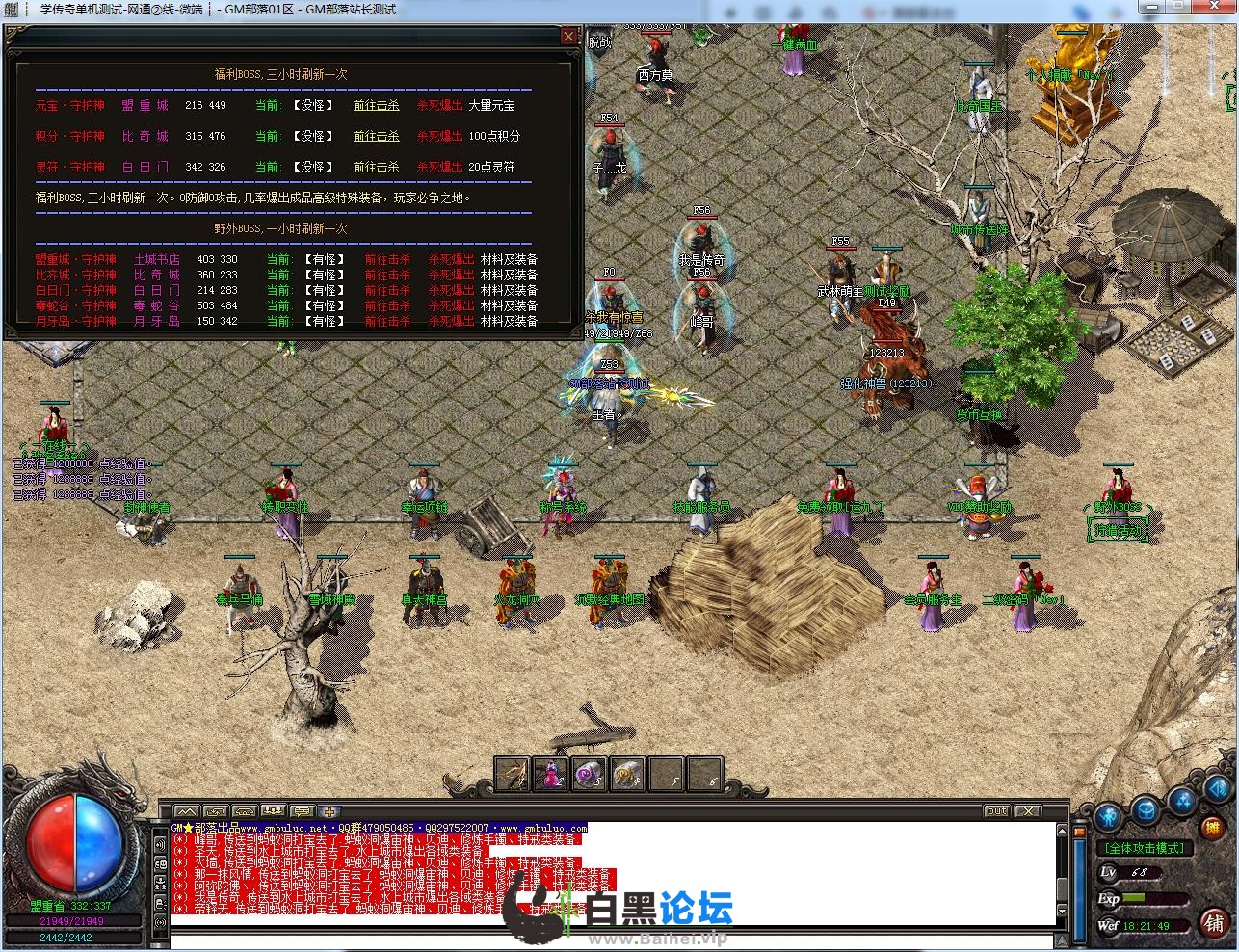Viewport: 1239px width, 952px height.
Task: Minimize the game window
Action: point(1152,8)
